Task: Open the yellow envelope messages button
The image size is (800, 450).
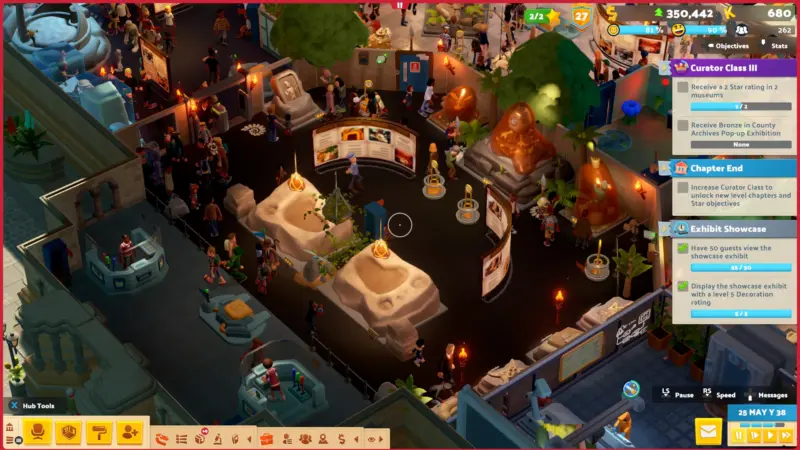Action: pyautogui.click(x=709, y=432)
